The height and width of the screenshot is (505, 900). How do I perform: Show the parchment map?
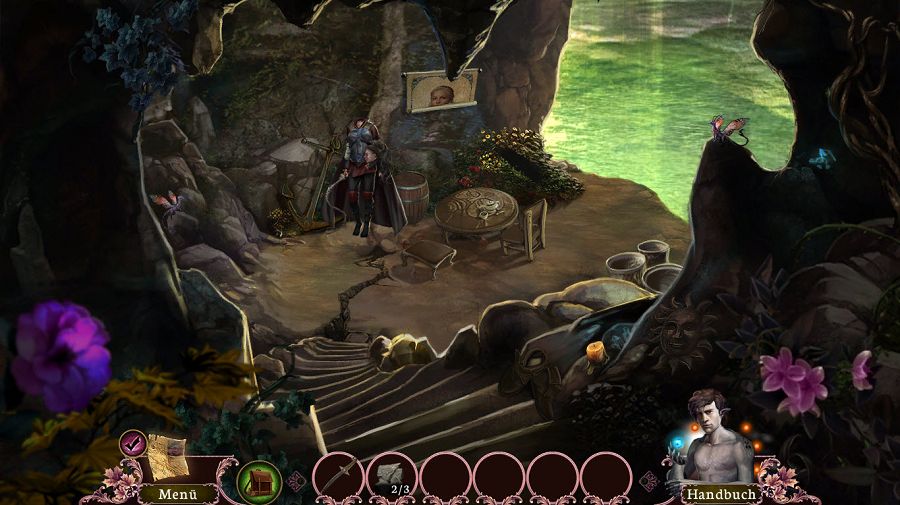(167, 456)
